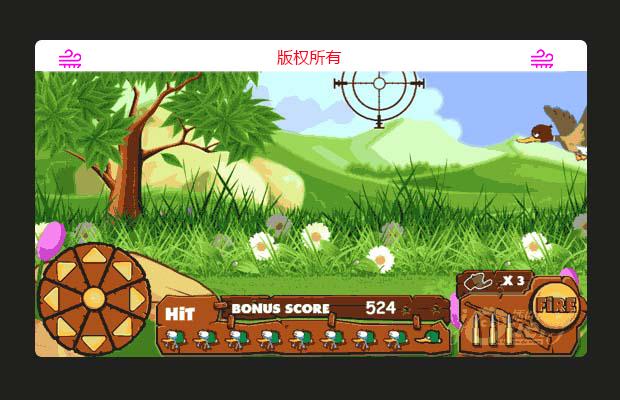Move aim with the wheel's right arrow
The width and height of the screenshot is (620, 400).
(x=136, y=298)
